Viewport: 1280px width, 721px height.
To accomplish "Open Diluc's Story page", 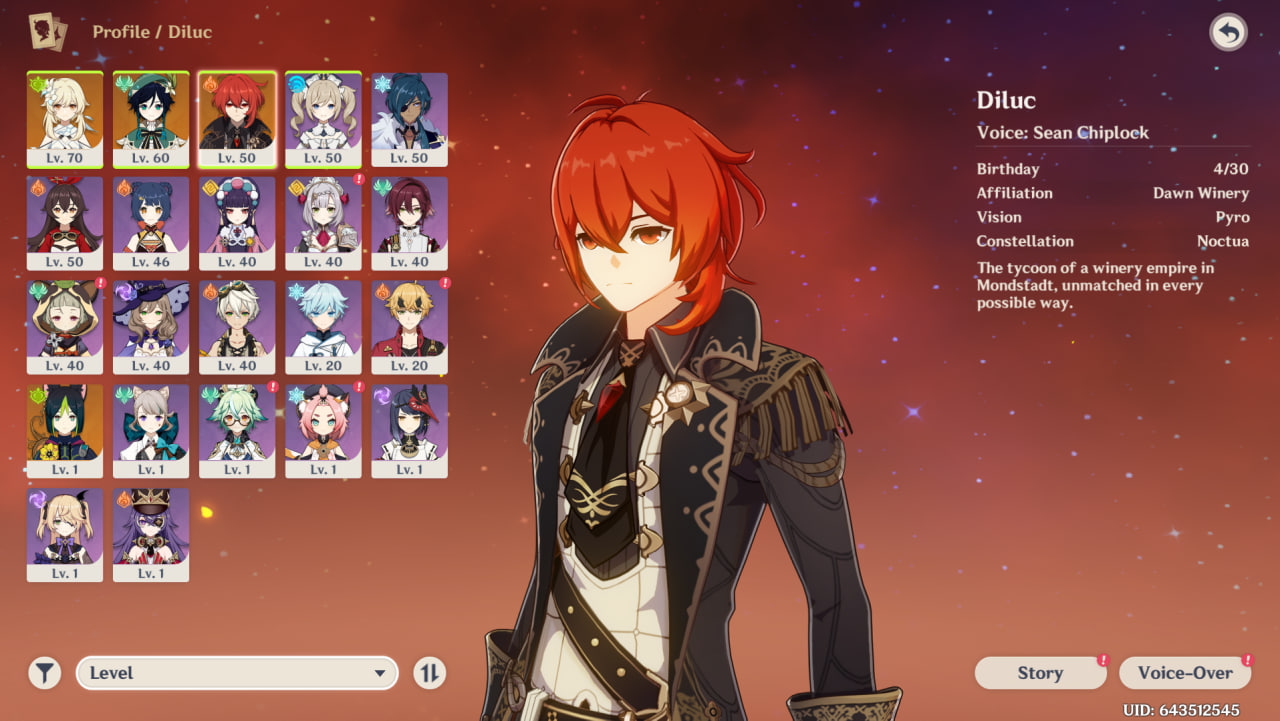I will [x=1040, y=673].
